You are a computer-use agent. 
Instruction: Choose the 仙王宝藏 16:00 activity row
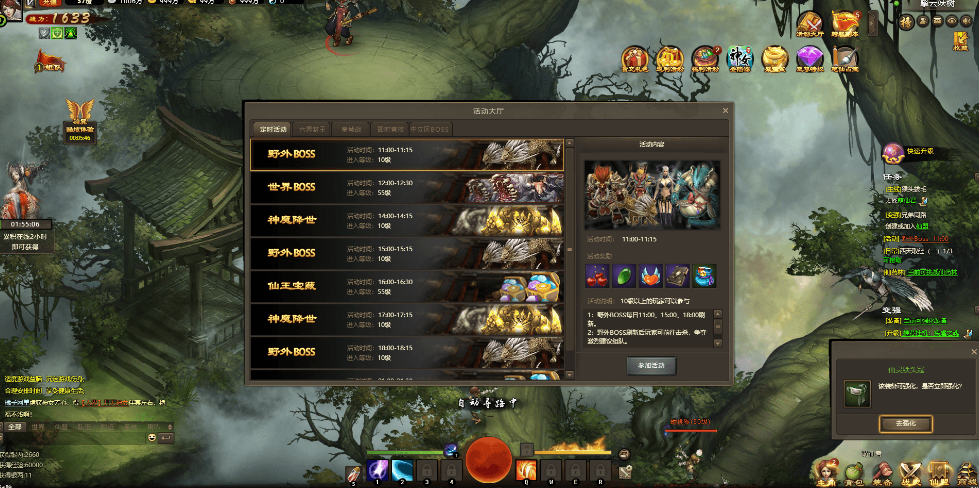[406, 285]
